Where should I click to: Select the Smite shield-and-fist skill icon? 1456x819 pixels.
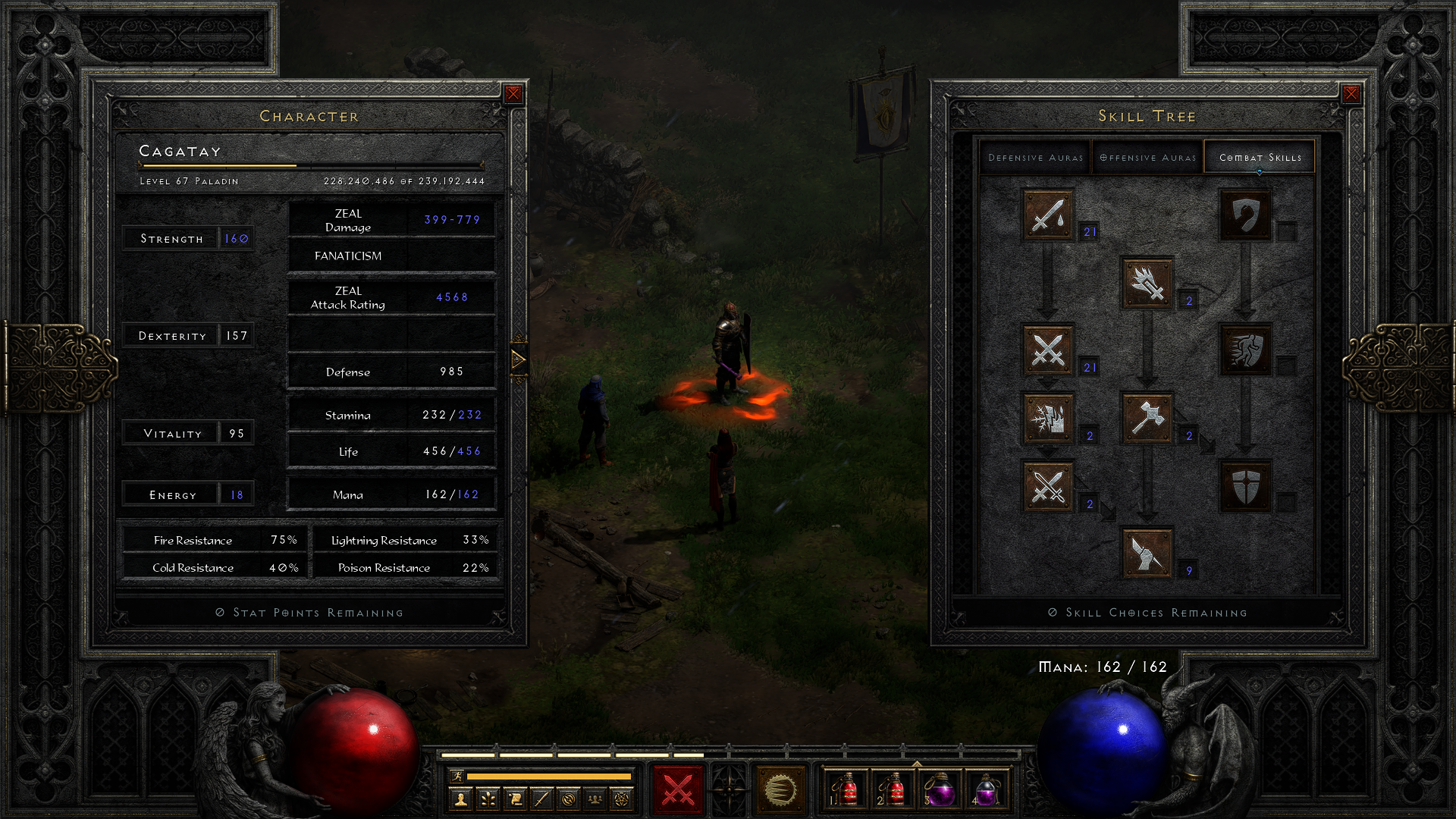1245,215
